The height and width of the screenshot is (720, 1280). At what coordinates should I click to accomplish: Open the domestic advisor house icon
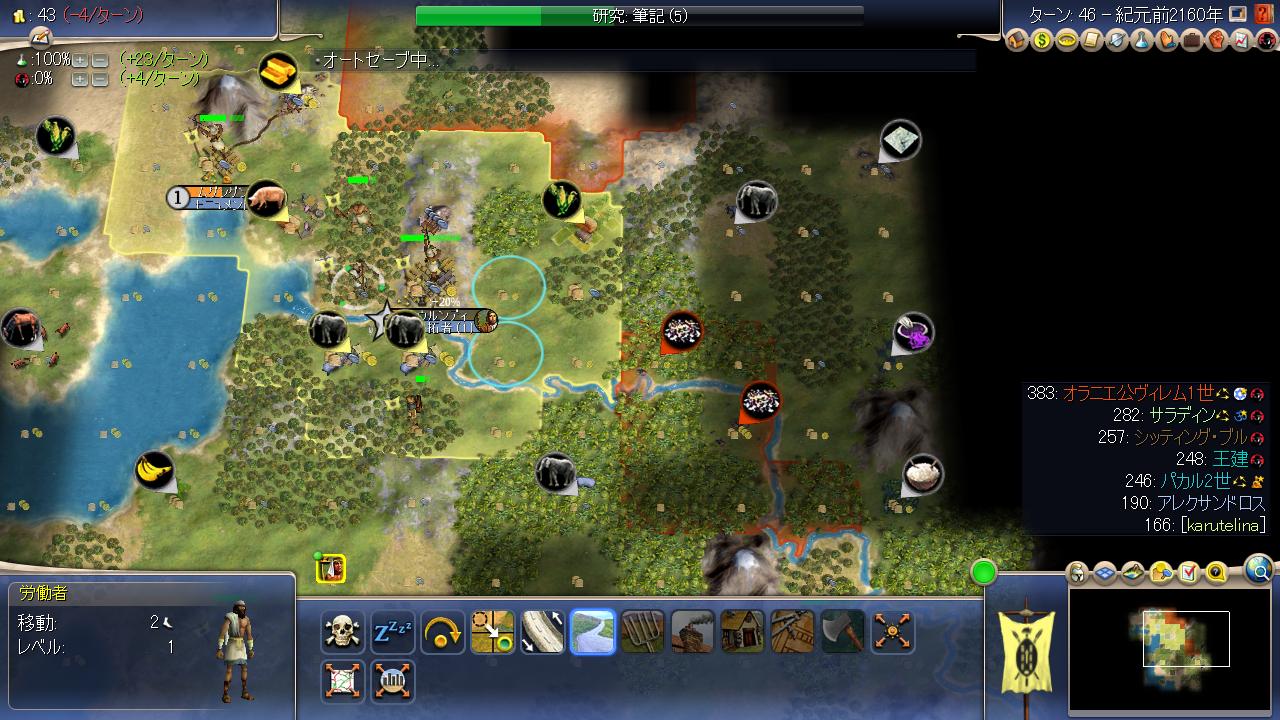(x=1017, y=42)
